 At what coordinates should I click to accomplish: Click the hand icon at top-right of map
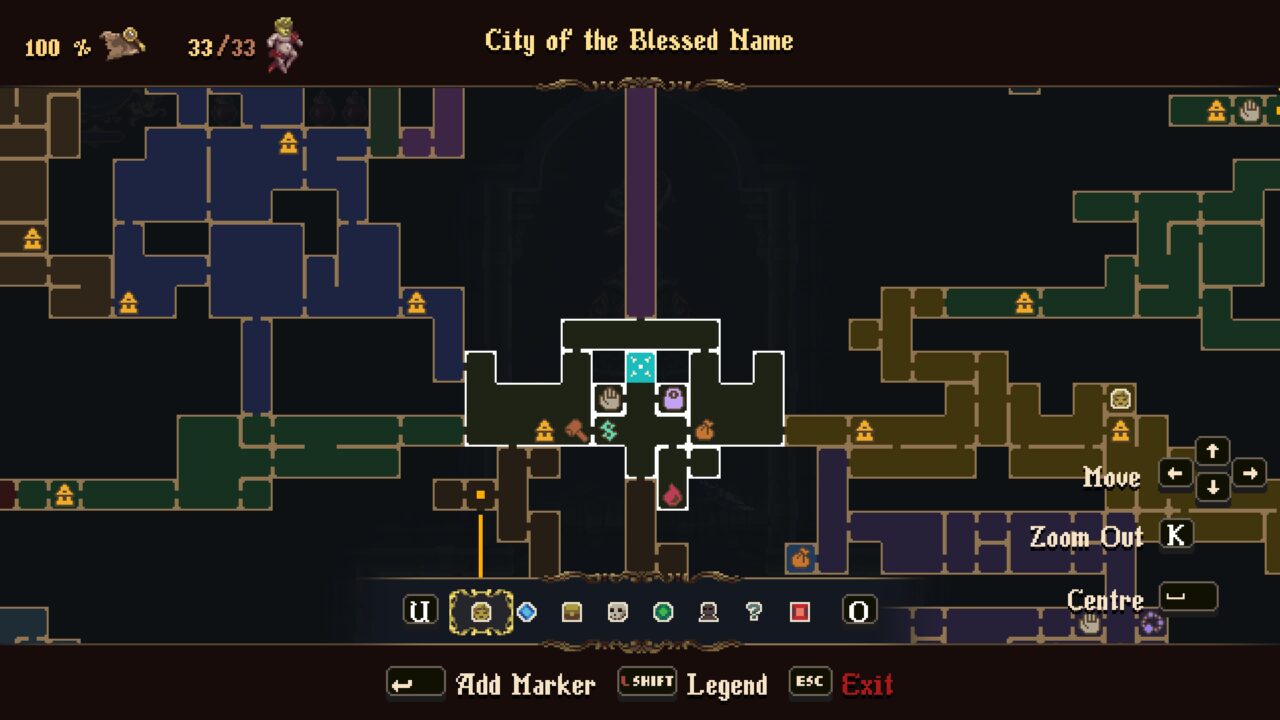pyautogui.click(x=1251, y=111)
